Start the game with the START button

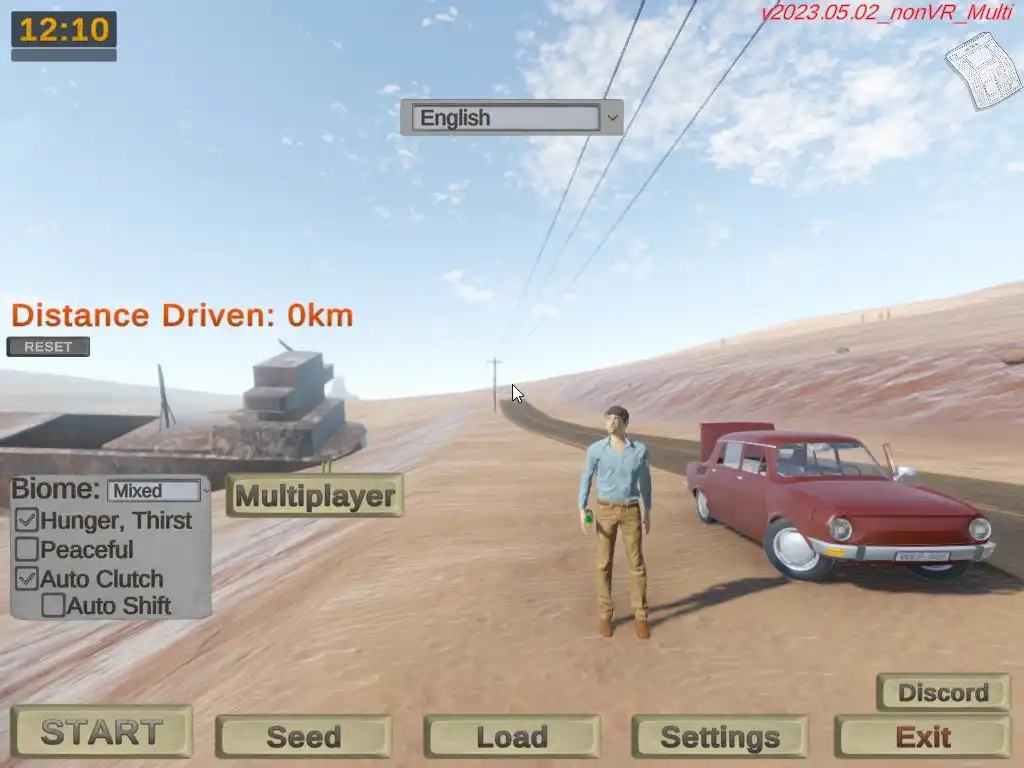101,732
